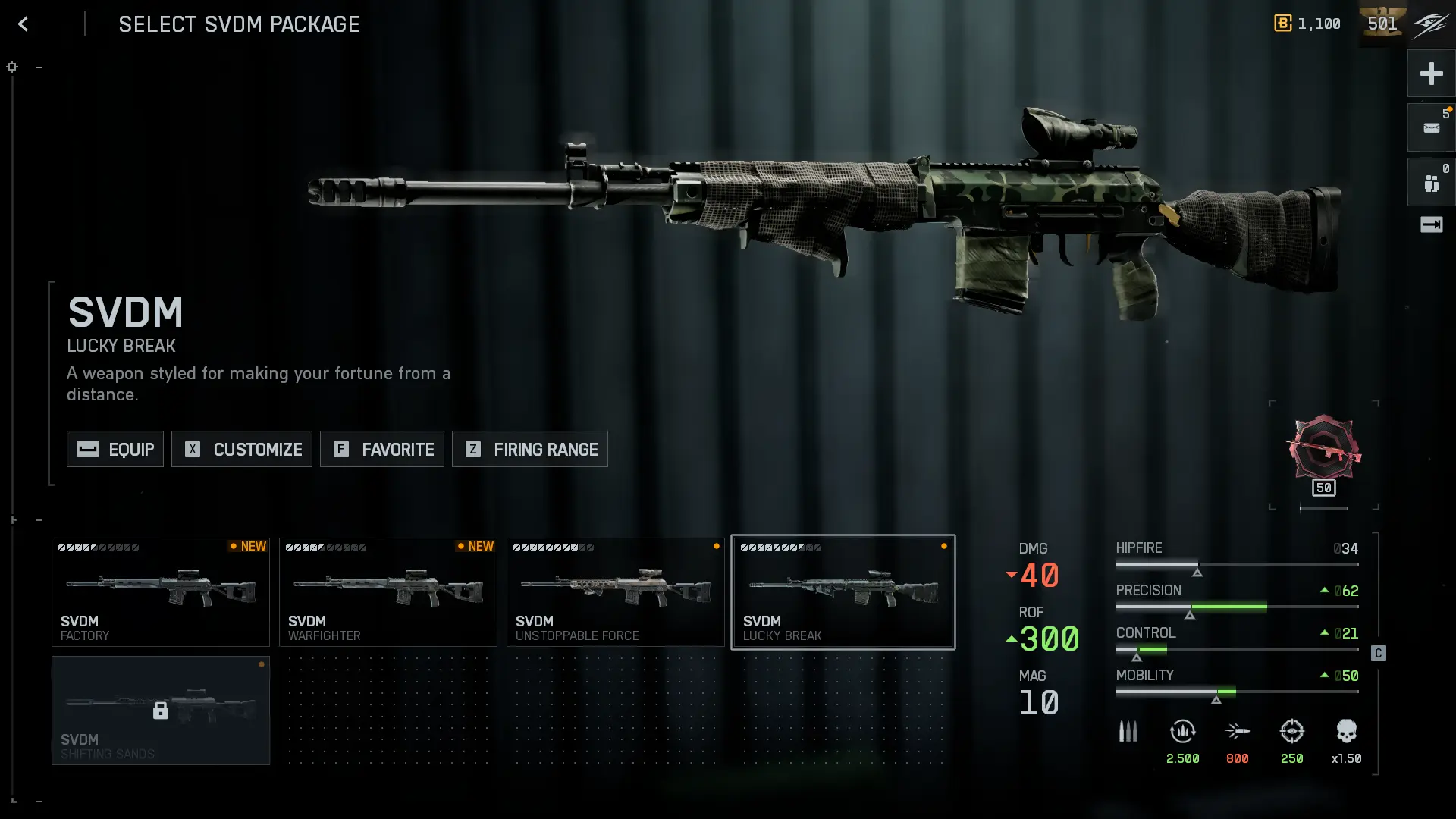Select the SVDM Factory package

(x=161, y=592)
